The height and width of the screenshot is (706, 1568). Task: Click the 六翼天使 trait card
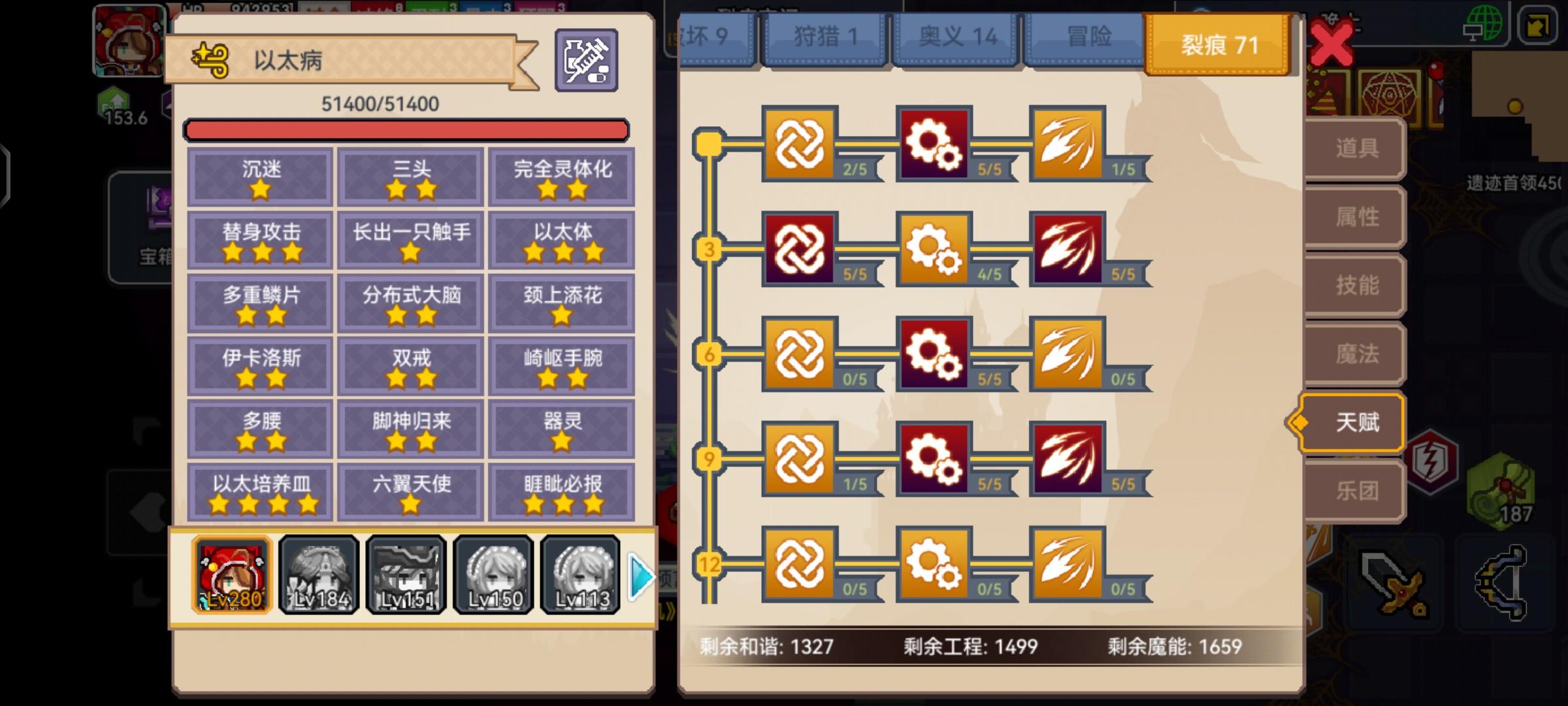pos(410,490)
